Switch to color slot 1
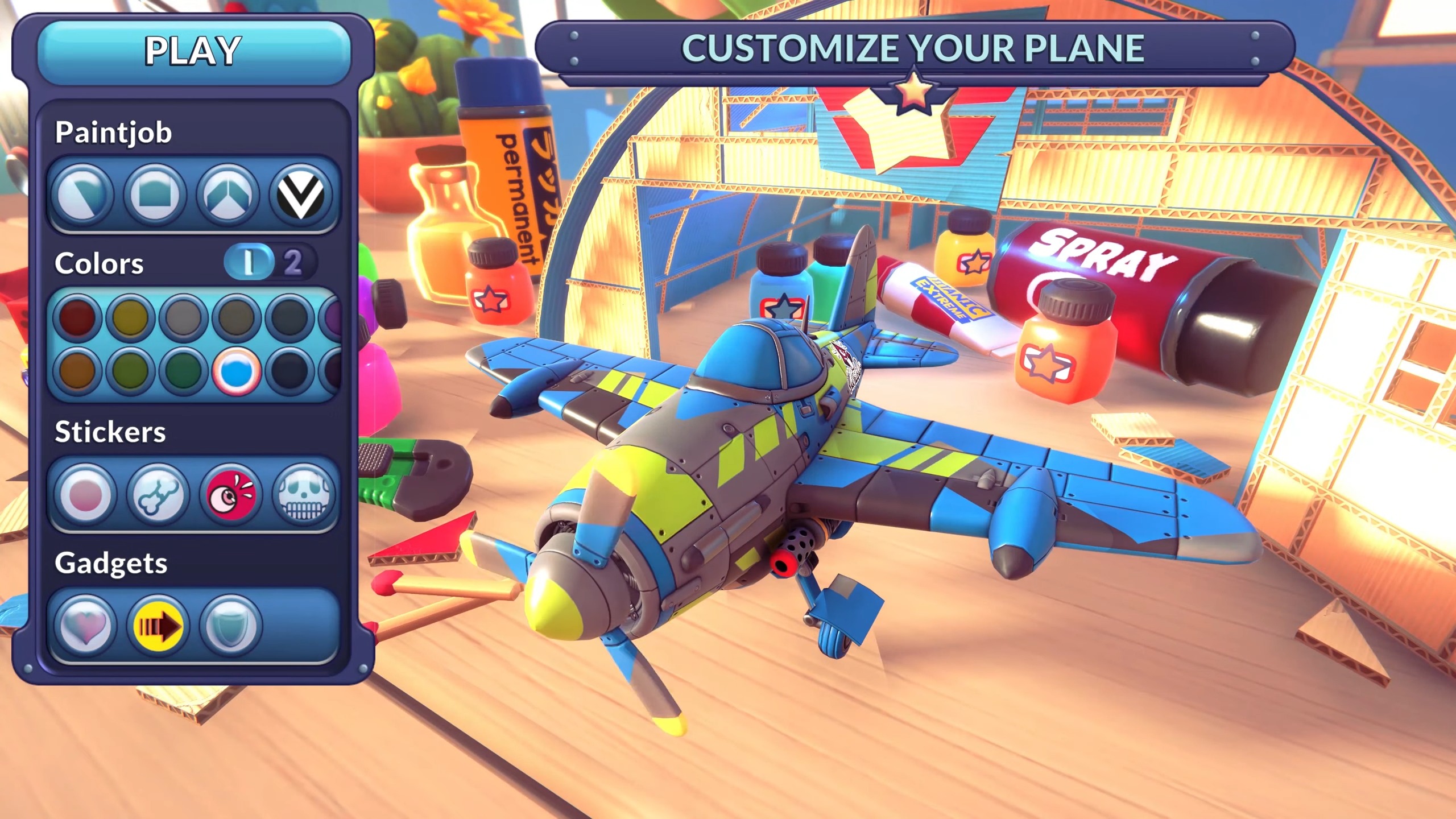The height and width of the screenshot is (819, 1456). 249,262
